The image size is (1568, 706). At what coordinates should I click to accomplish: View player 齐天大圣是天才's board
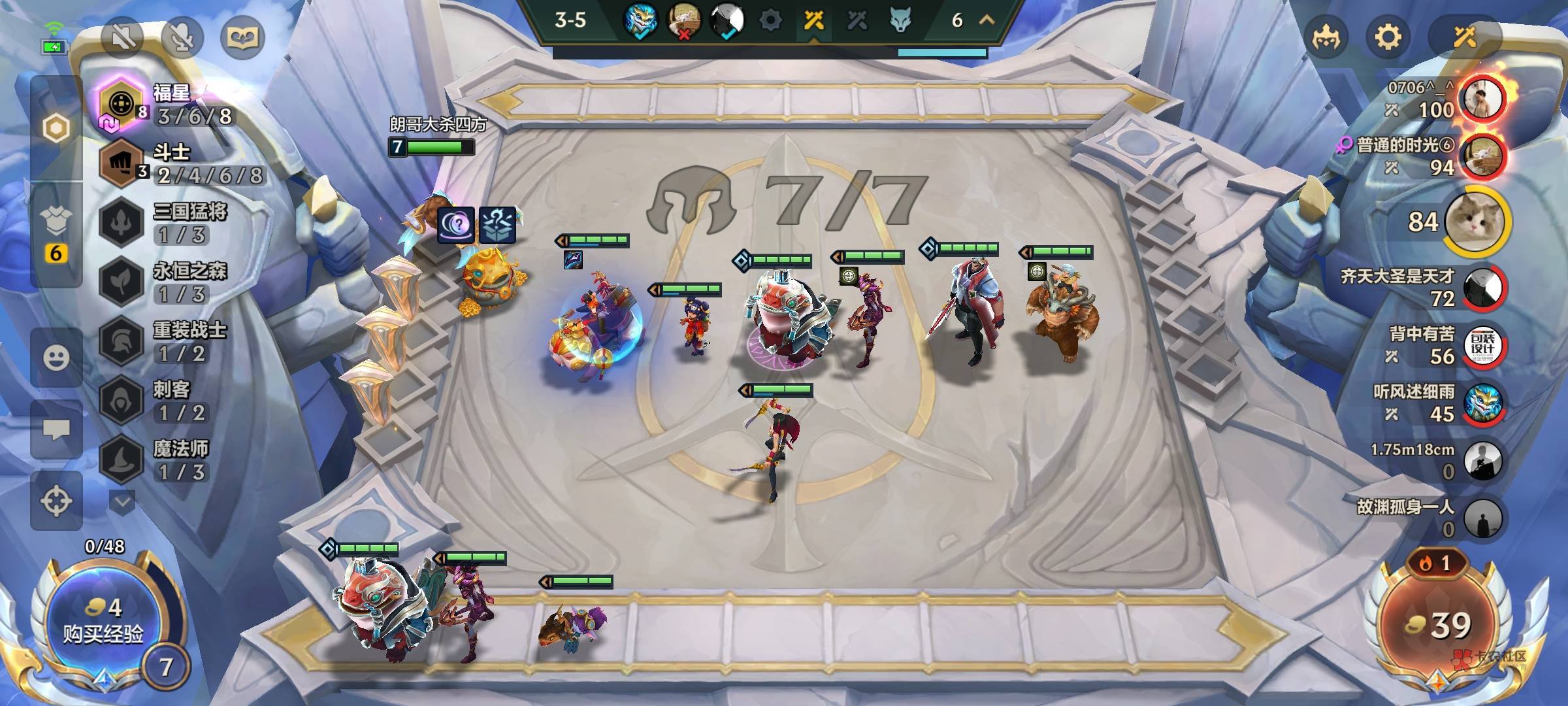point(1483,288)
